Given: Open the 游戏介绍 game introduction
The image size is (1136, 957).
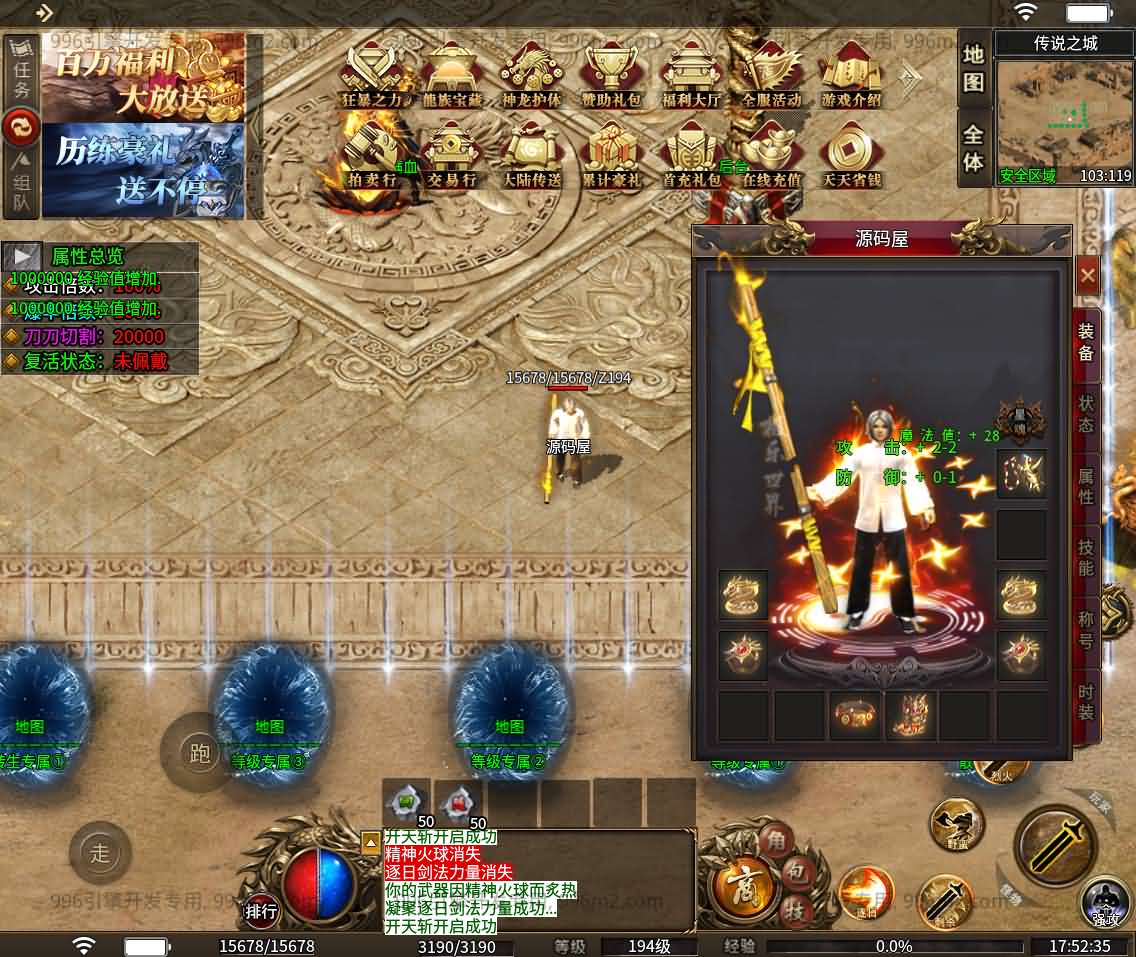Looking at the screenshot, I should point(851,75).
